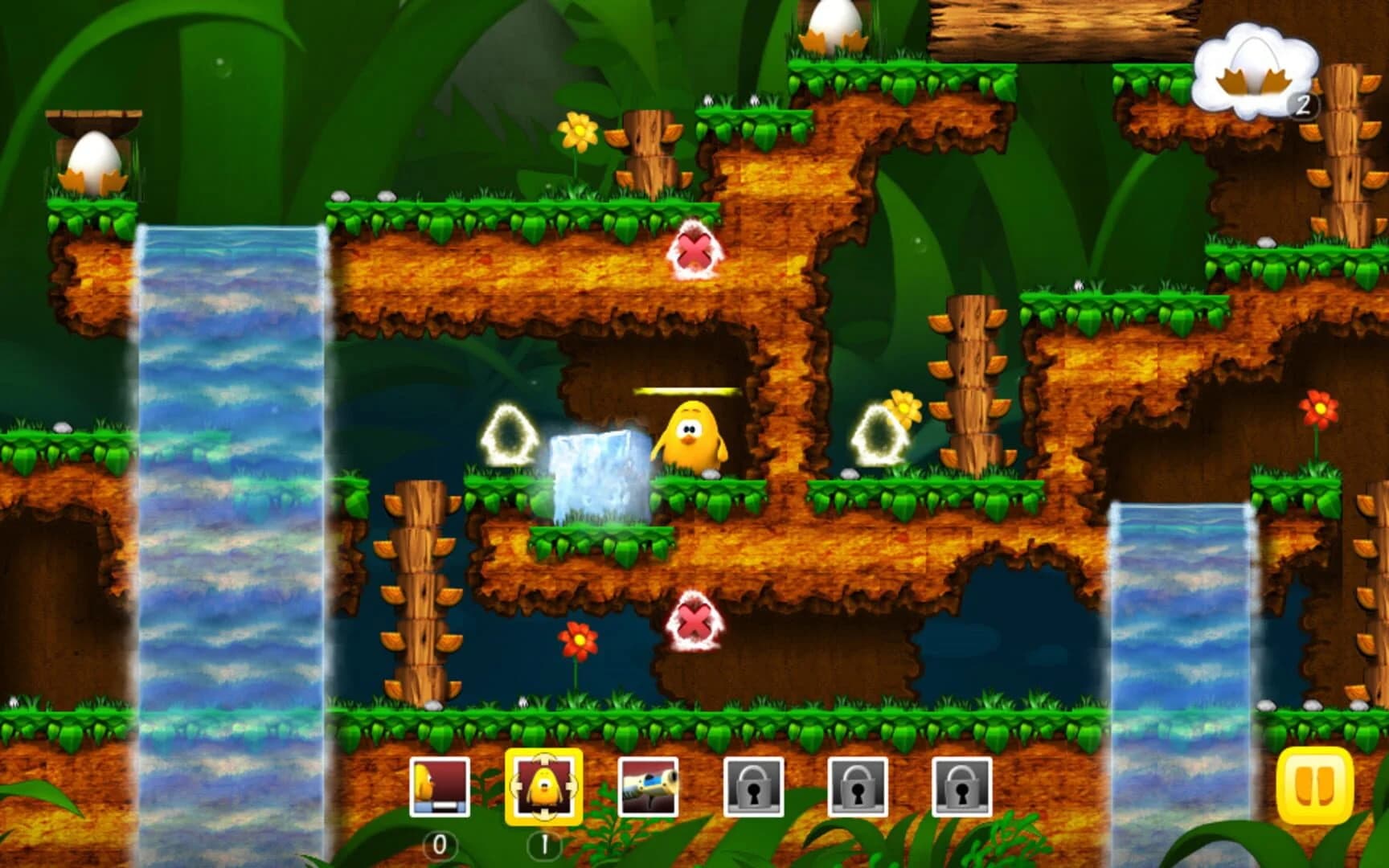The height and width of the screenshot is (868, 1389).
Task: Click Toki Tori the yellow chicken
Action: coord(691,434)
